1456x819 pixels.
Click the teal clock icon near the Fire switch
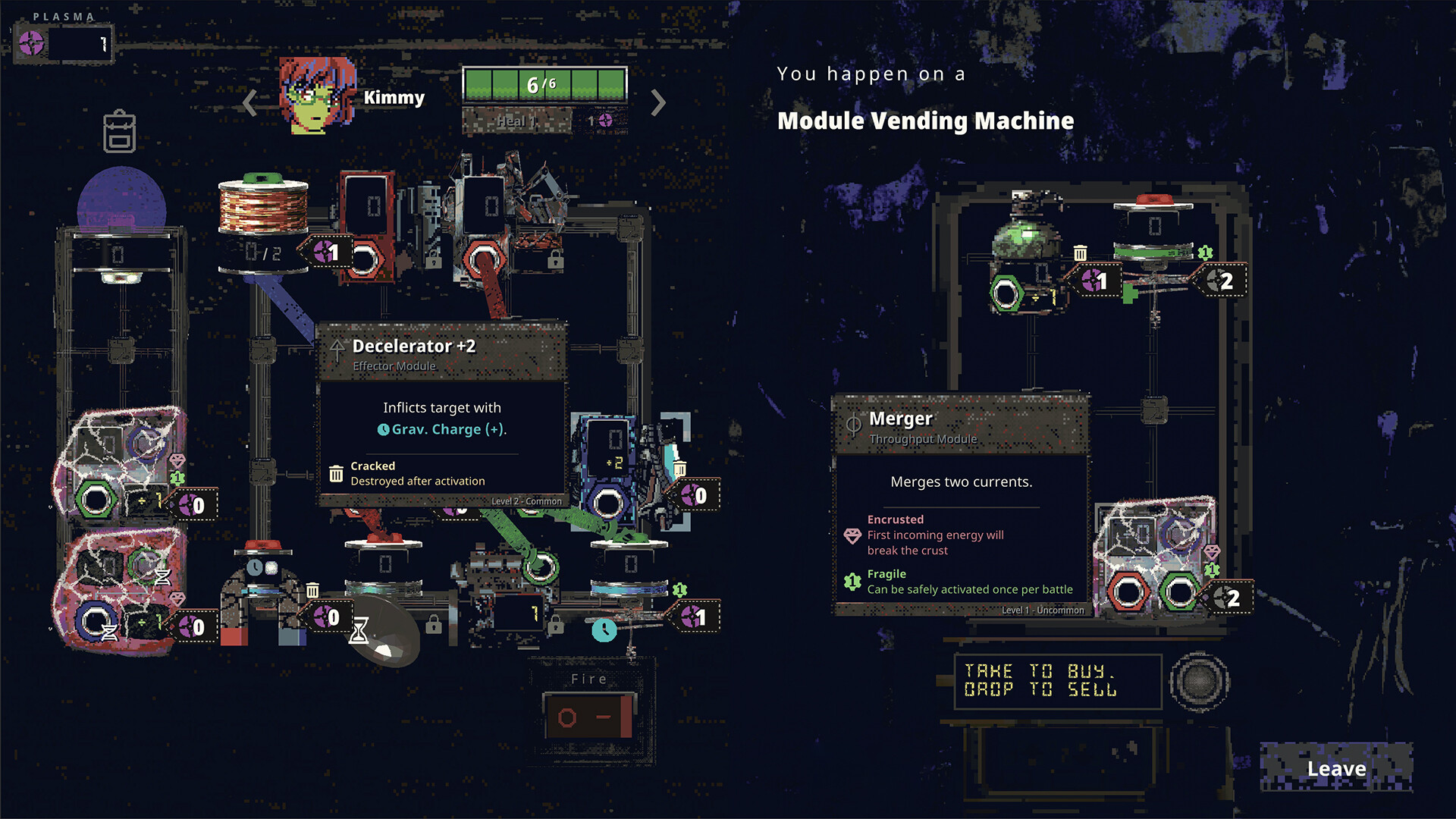click(604, 632)
